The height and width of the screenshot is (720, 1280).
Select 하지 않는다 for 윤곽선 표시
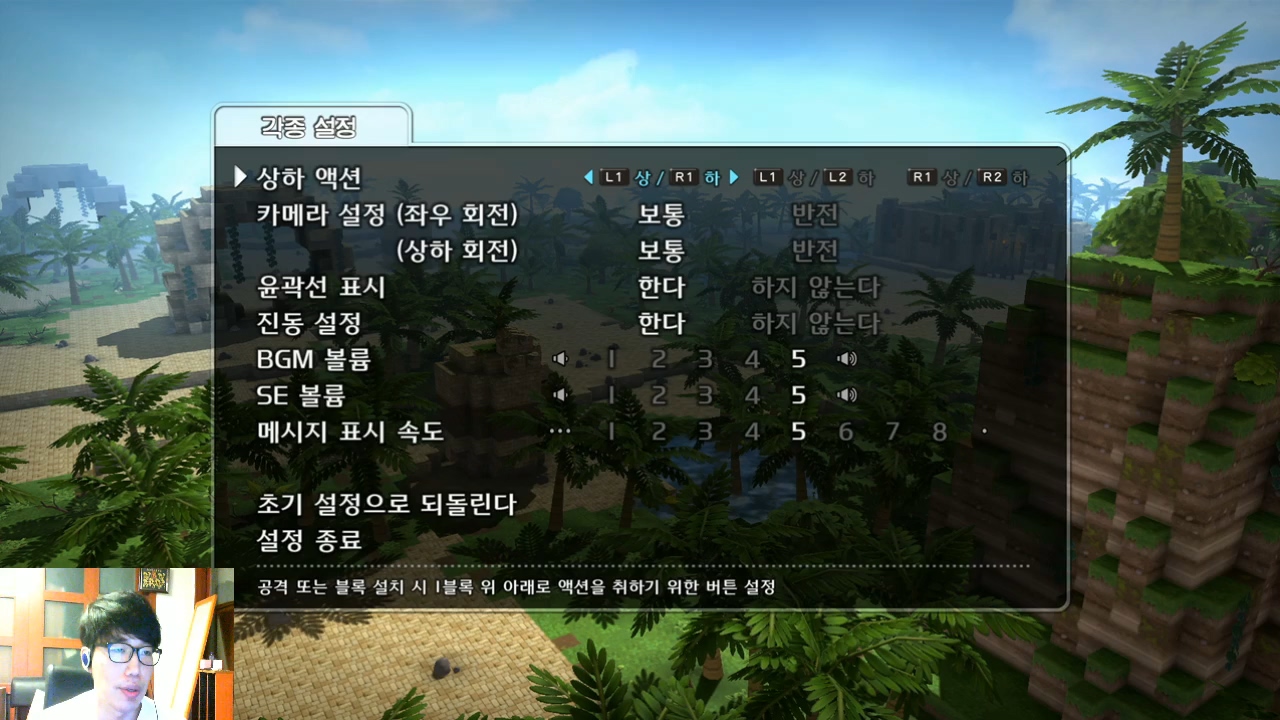[815, 288]
